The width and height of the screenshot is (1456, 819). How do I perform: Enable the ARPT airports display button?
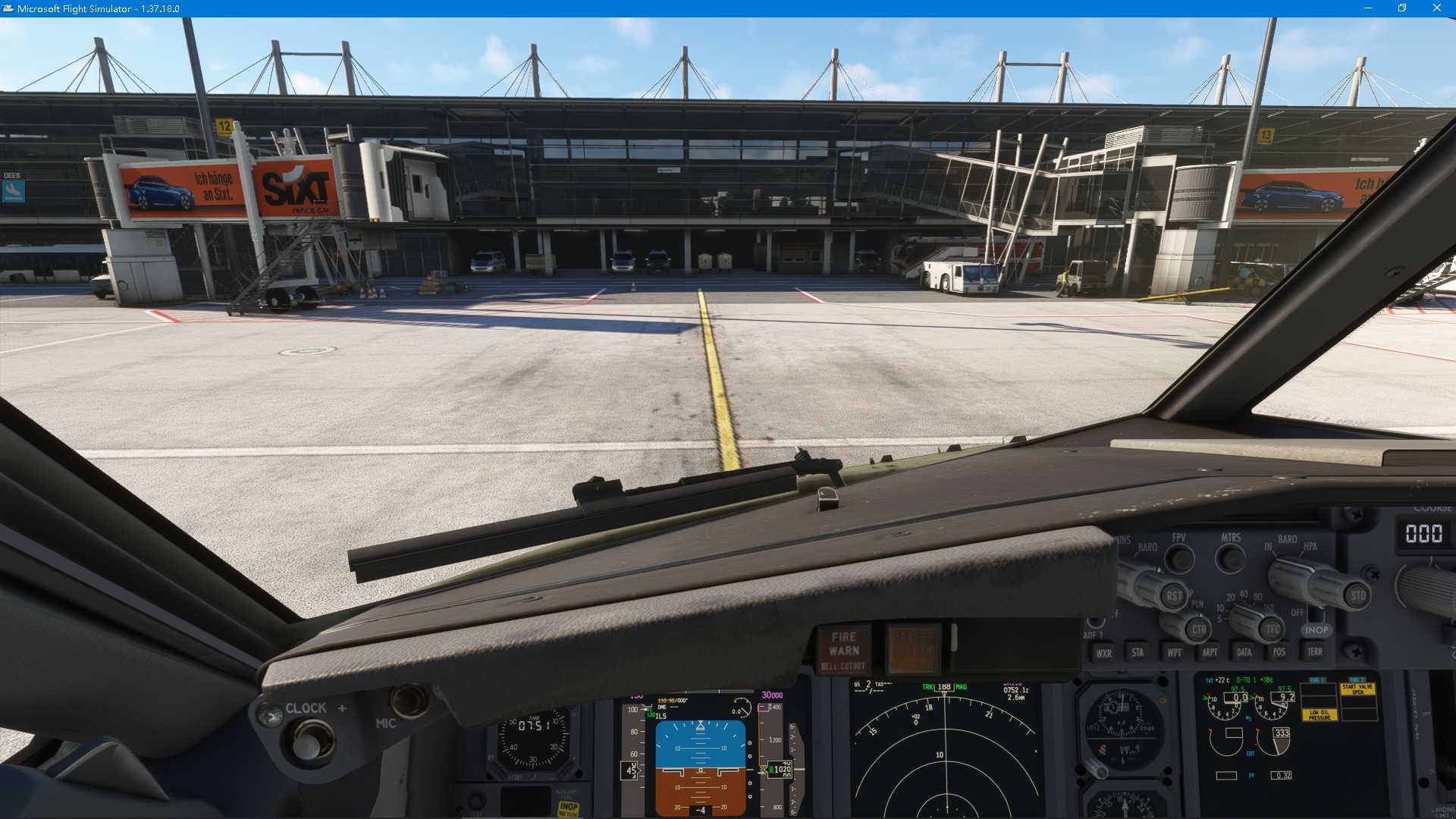point(1210,652)
